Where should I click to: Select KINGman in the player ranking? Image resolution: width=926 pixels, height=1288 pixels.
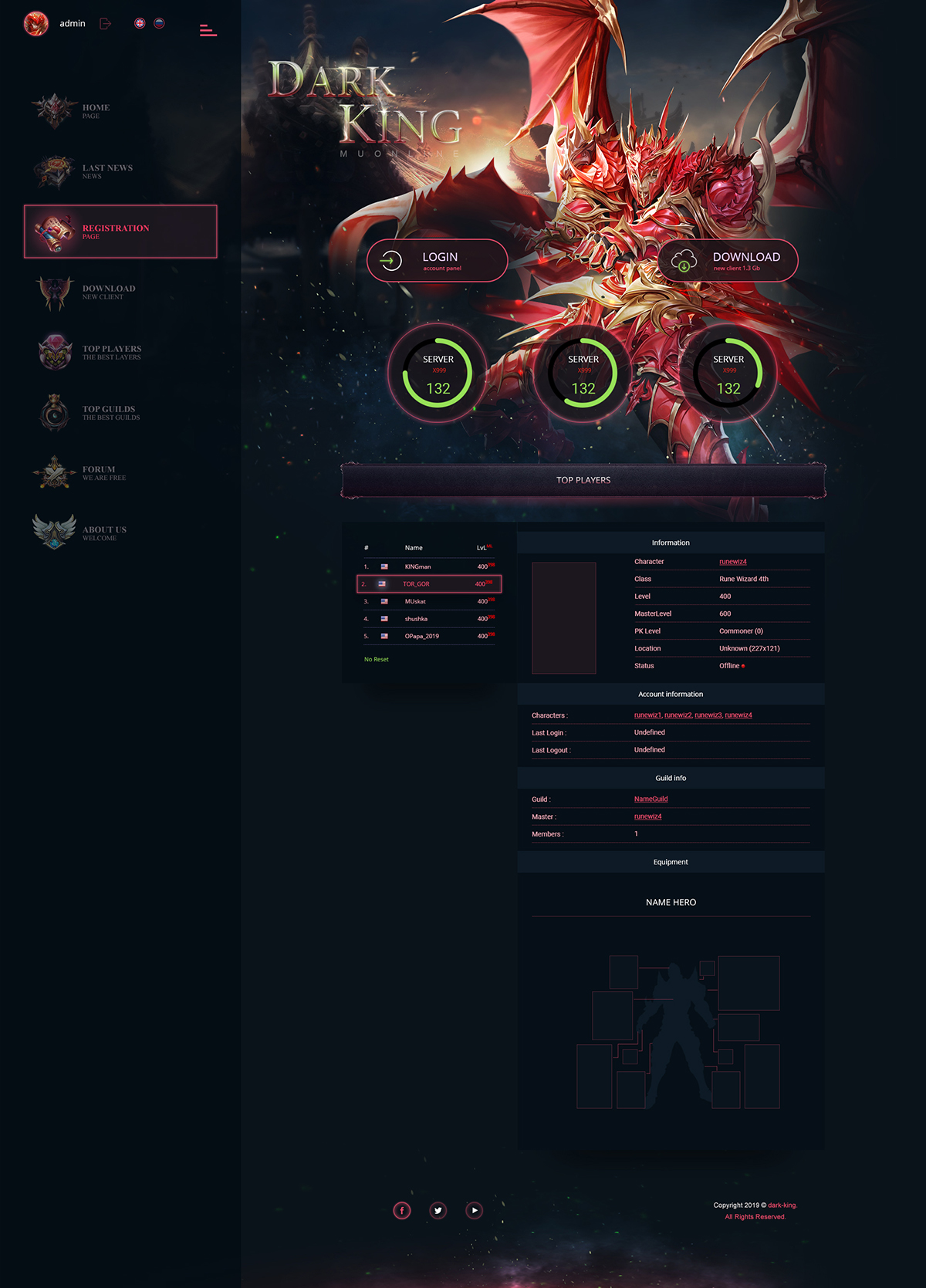pos(417,566)
